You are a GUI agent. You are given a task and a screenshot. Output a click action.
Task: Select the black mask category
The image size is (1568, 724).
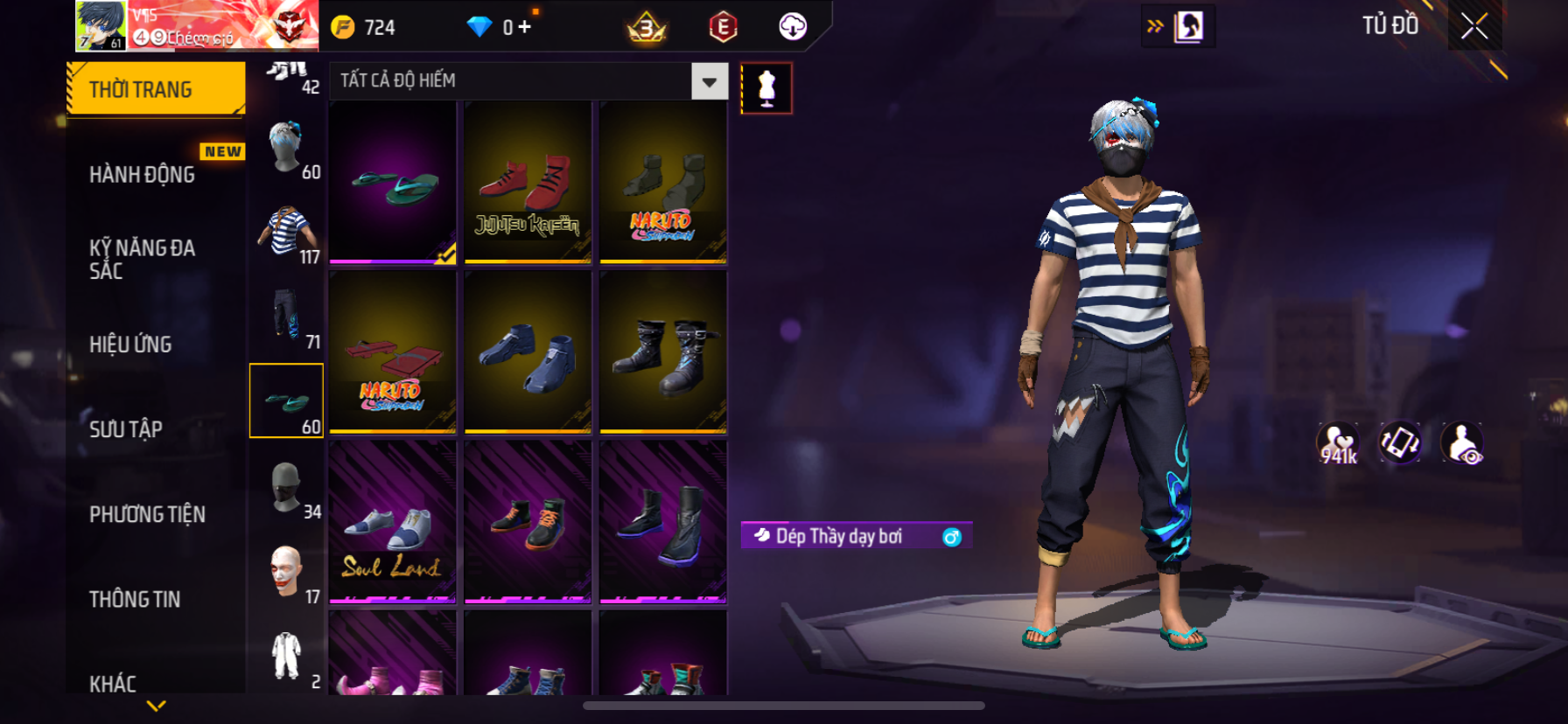click(286, 486)
